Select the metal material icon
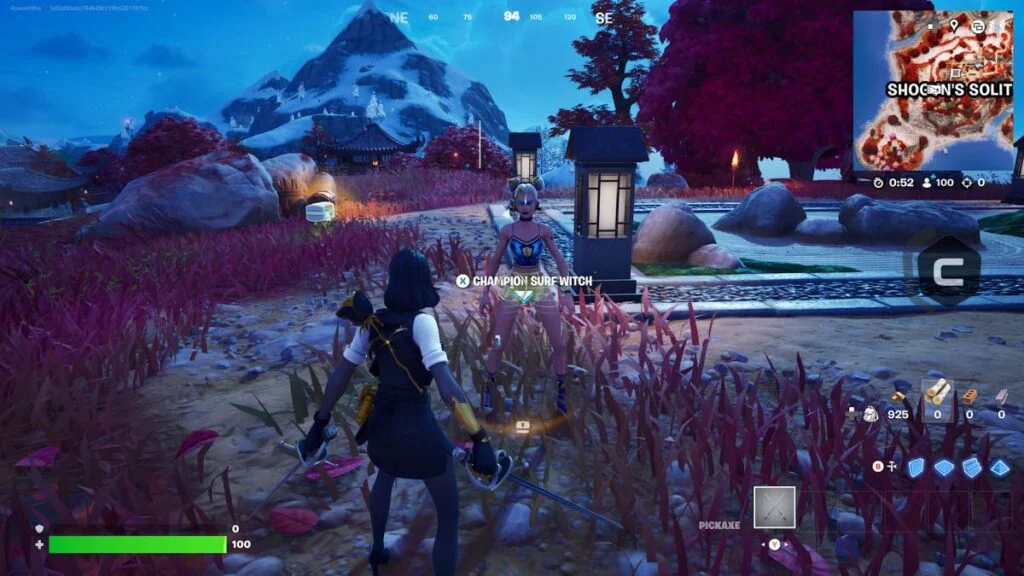1024x576 pixels. pyautogui.click(x=1001, y=395)
